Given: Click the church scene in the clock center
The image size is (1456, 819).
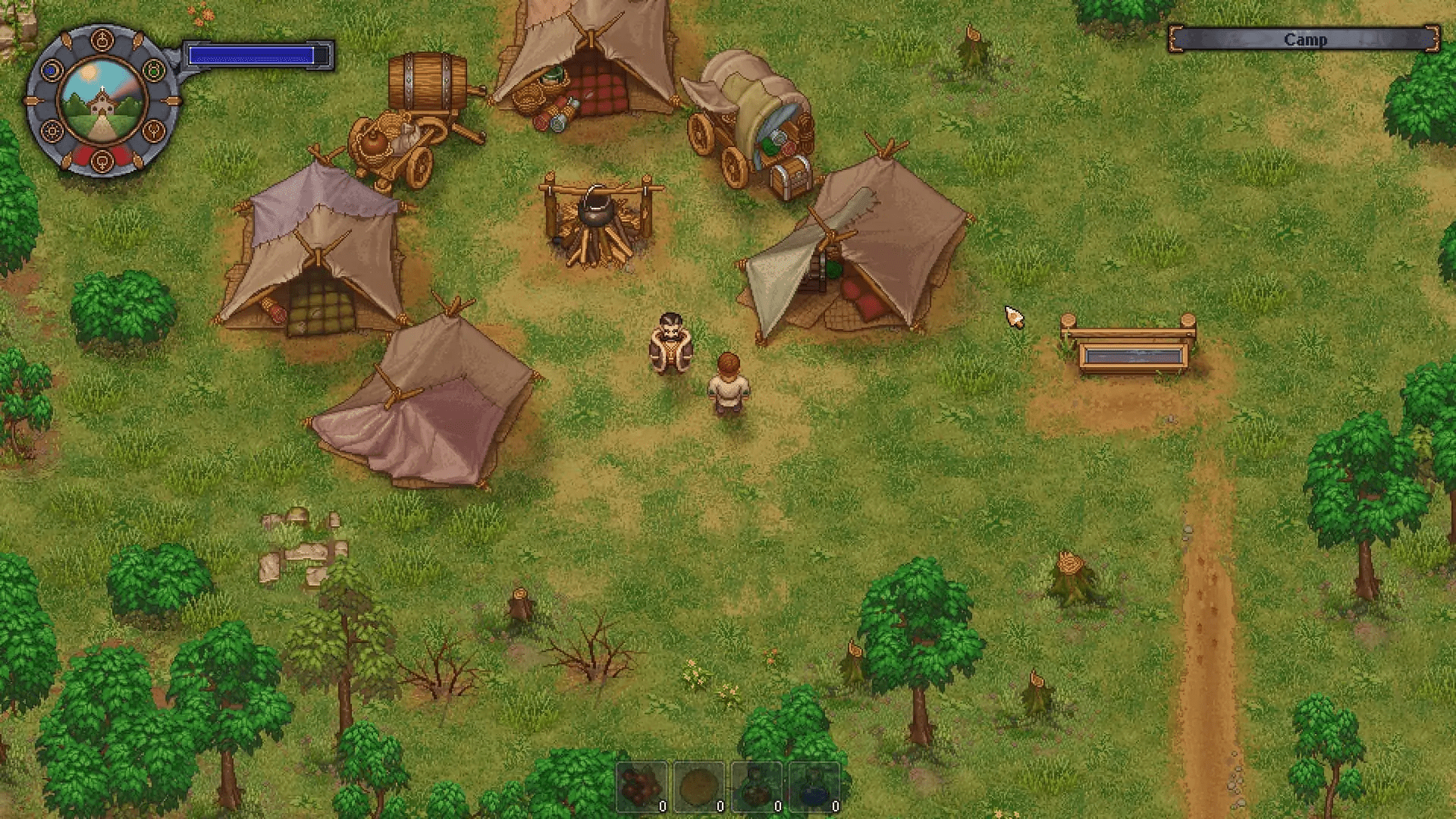Looking at the screenshot, I should click(x=102, y=101).
